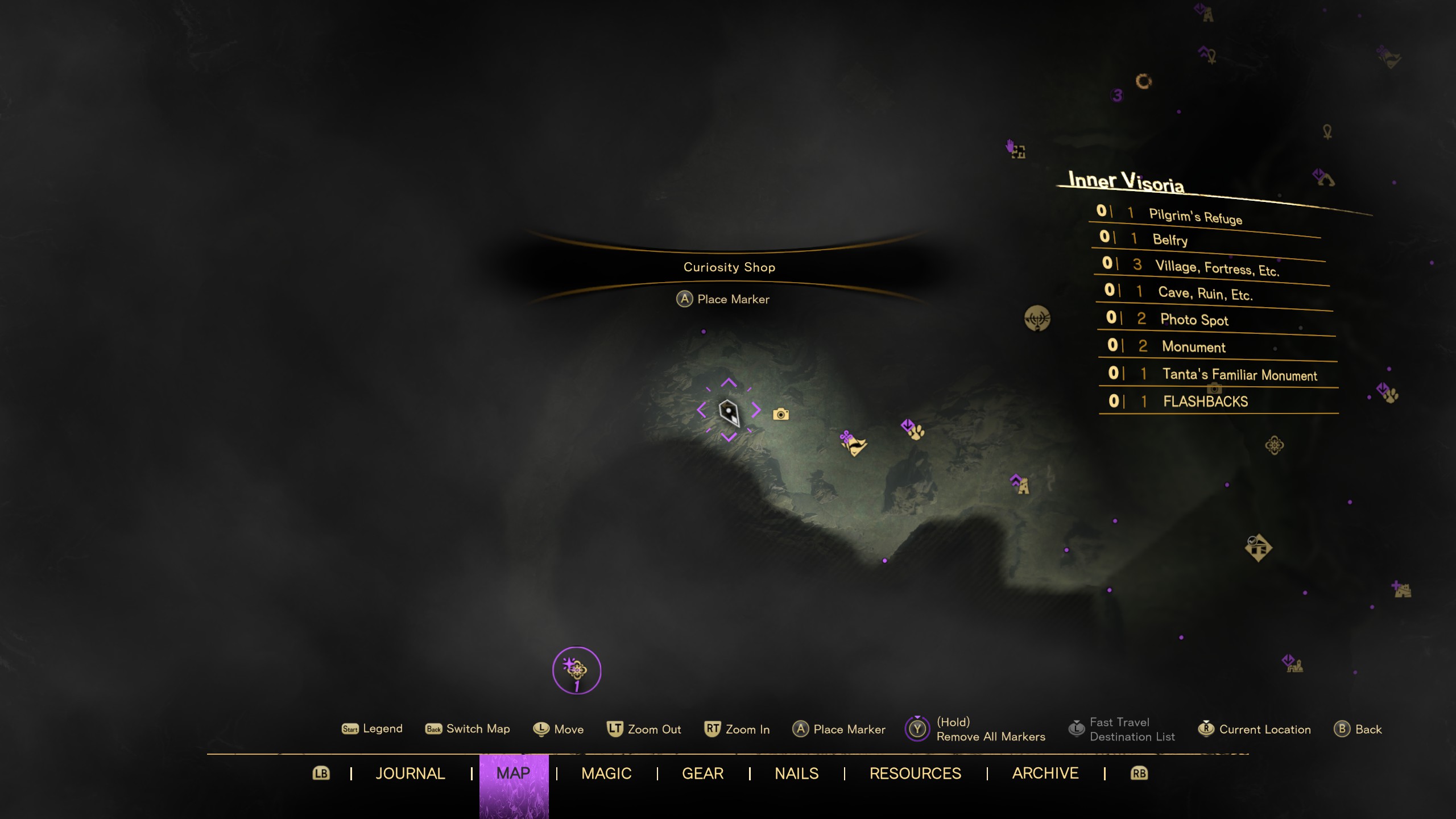Select the FLASHBACKS list row

pos(1205,402)
